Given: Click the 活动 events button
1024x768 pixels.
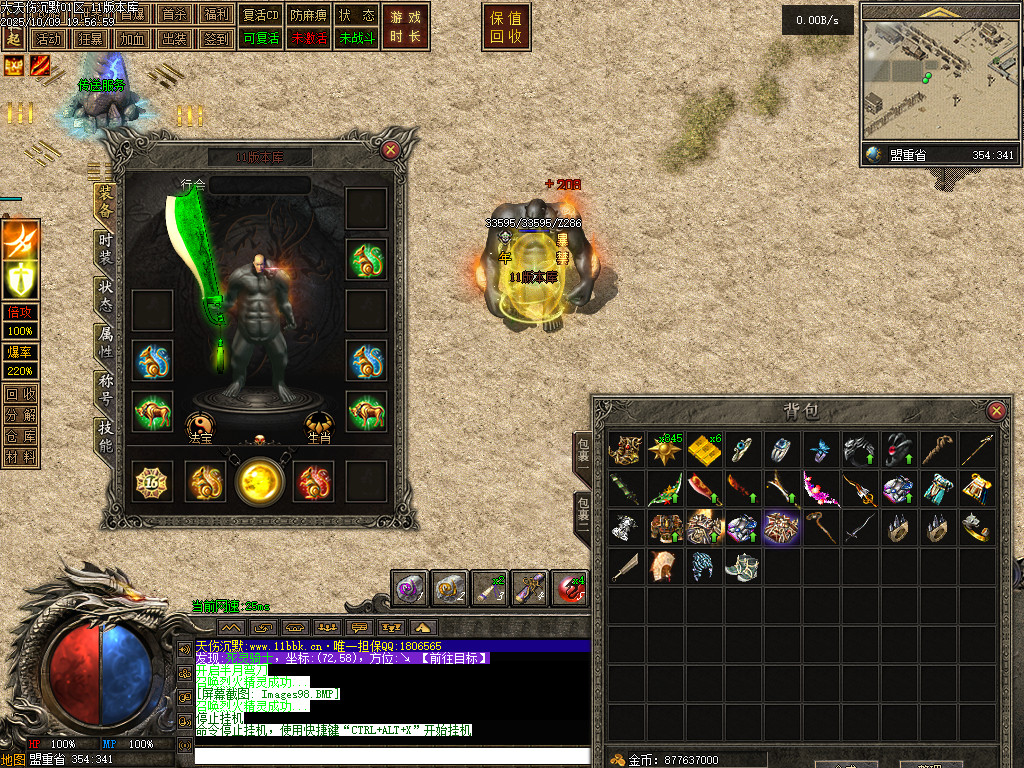Looking at the screenshot, I should pyautogui.click(x=47, y=39).
